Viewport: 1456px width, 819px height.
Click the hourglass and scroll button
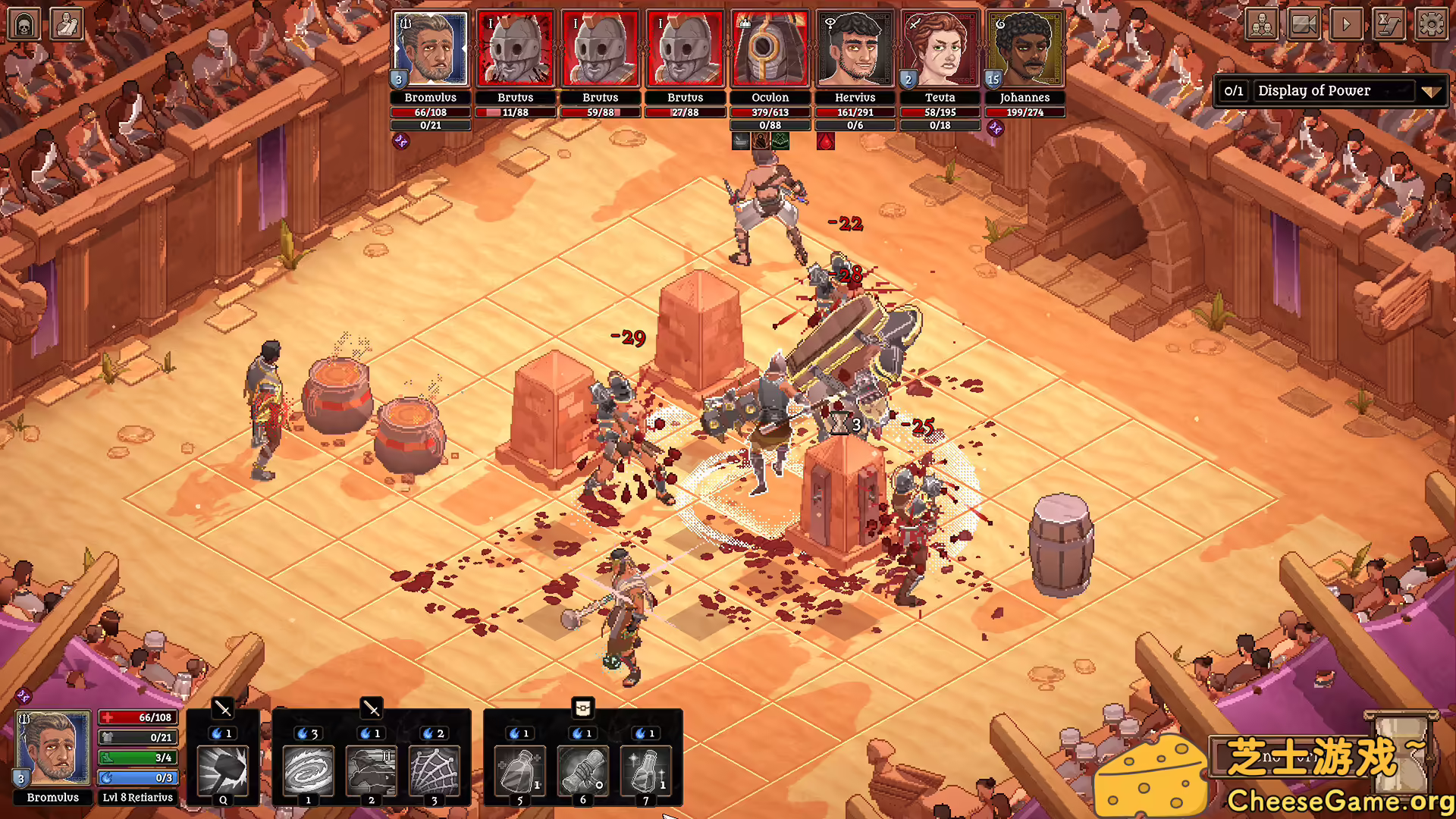1389,25
